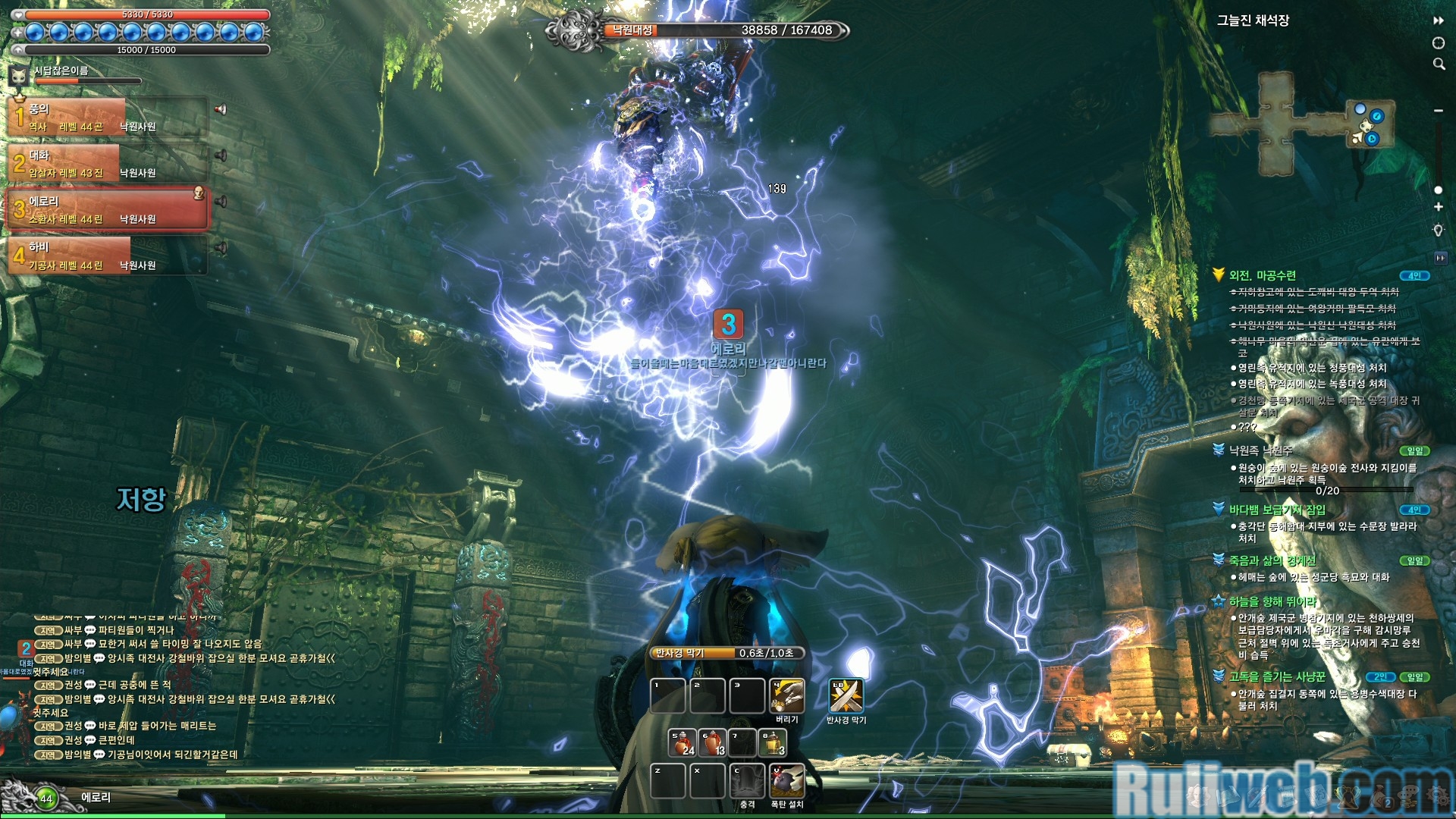This screenshot has width=1456, height=819.
Task: Select the 외전. 마공수련 quest in the tracker
Action: [x=1262, y=275]
